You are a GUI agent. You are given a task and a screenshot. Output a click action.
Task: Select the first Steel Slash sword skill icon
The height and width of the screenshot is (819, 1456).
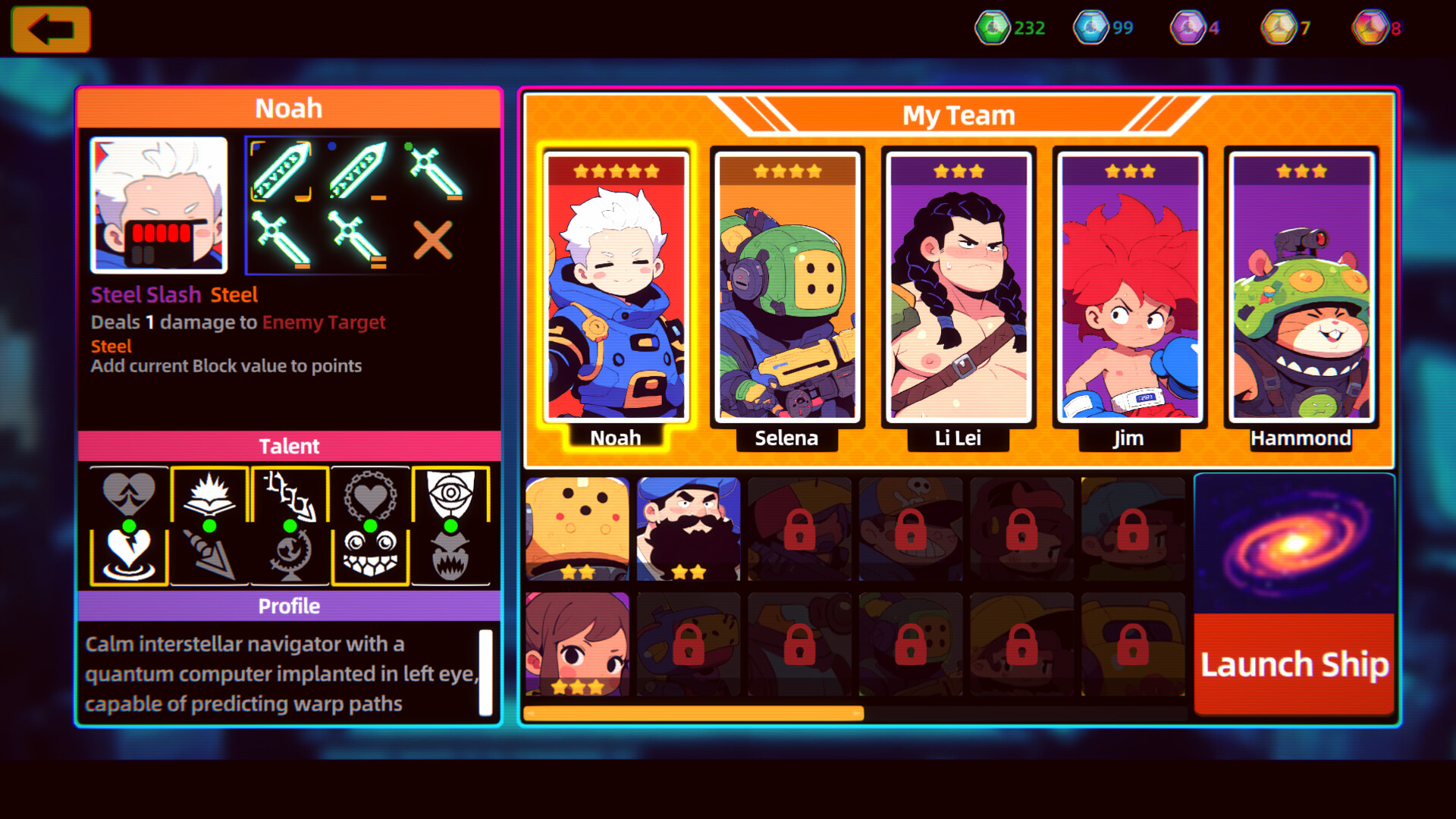tap(282, 171)
